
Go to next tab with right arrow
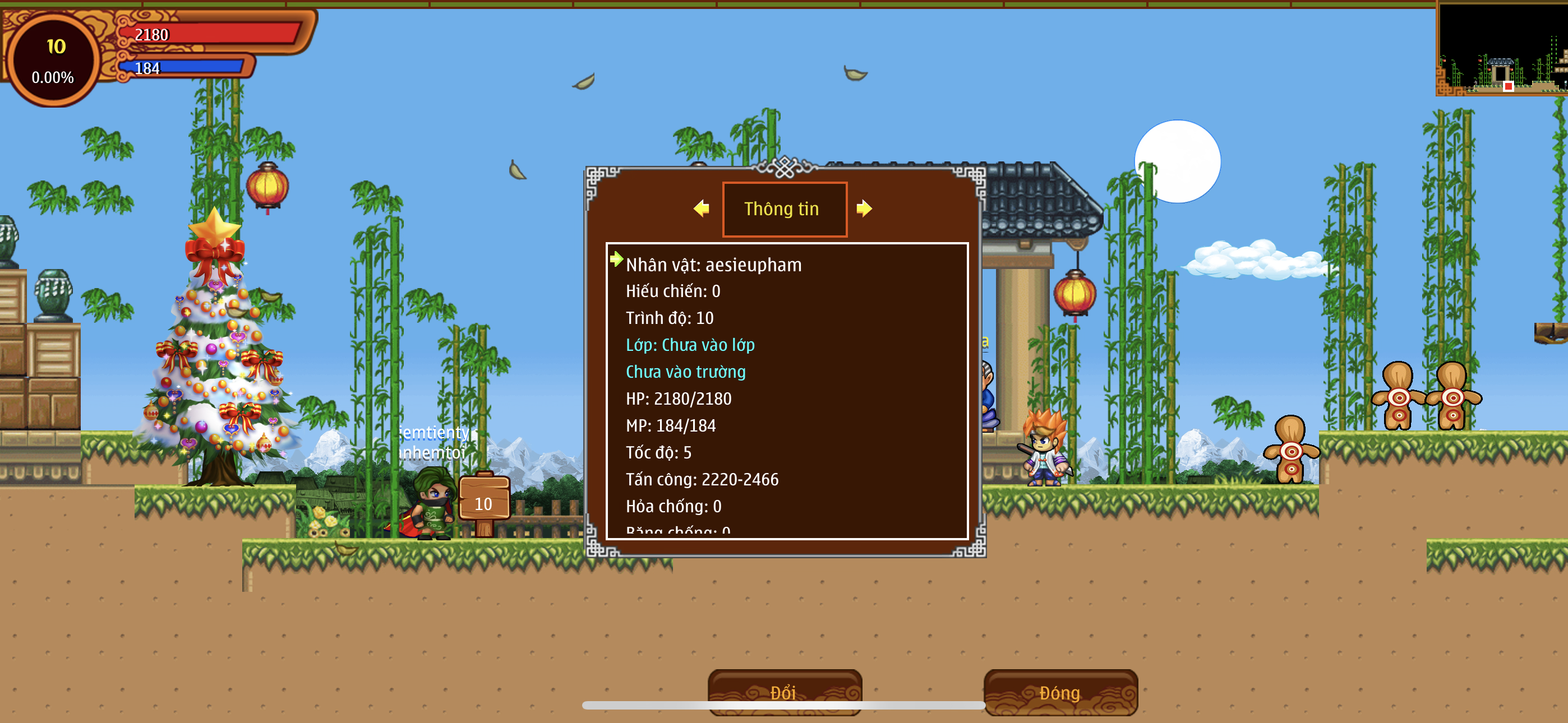coord(864,208)
